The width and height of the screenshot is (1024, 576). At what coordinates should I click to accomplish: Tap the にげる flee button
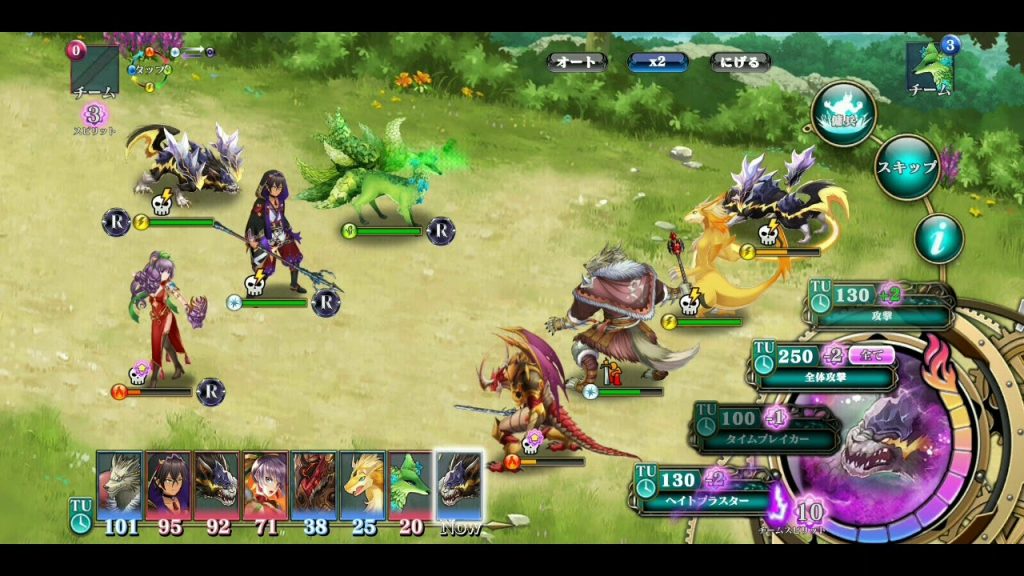click(739, 62)
